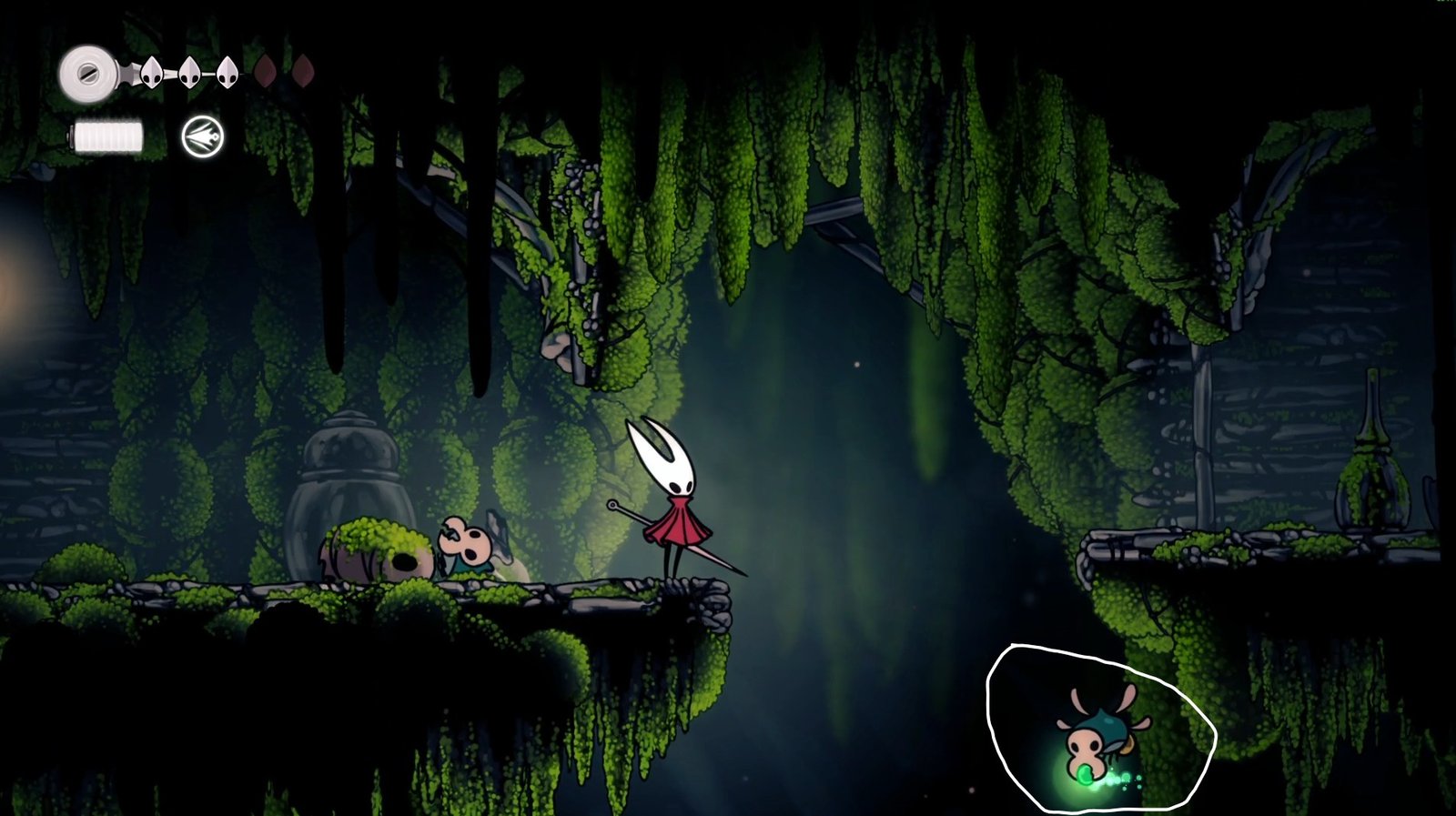
Task: Click the round silk spool emblem
Action: pyautogui.click(x=88, y=73)
